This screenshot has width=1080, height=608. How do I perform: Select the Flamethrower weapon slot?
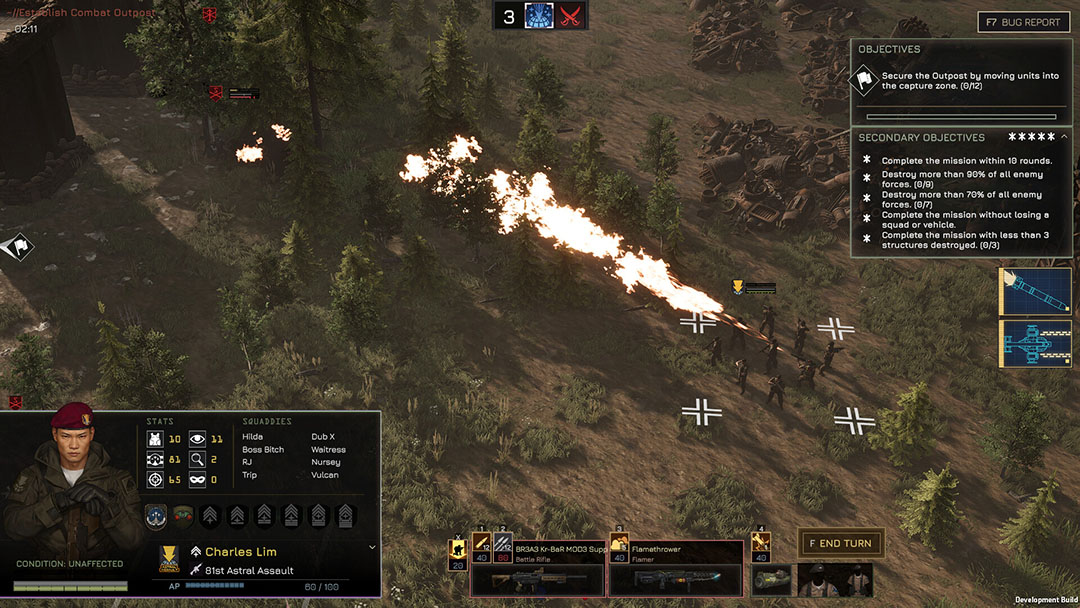point(675,568)
